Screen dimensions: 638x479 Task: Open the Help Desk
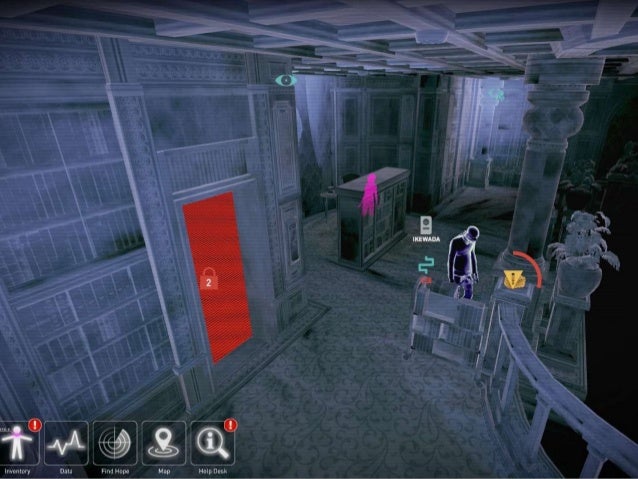(x=212, y=442)
